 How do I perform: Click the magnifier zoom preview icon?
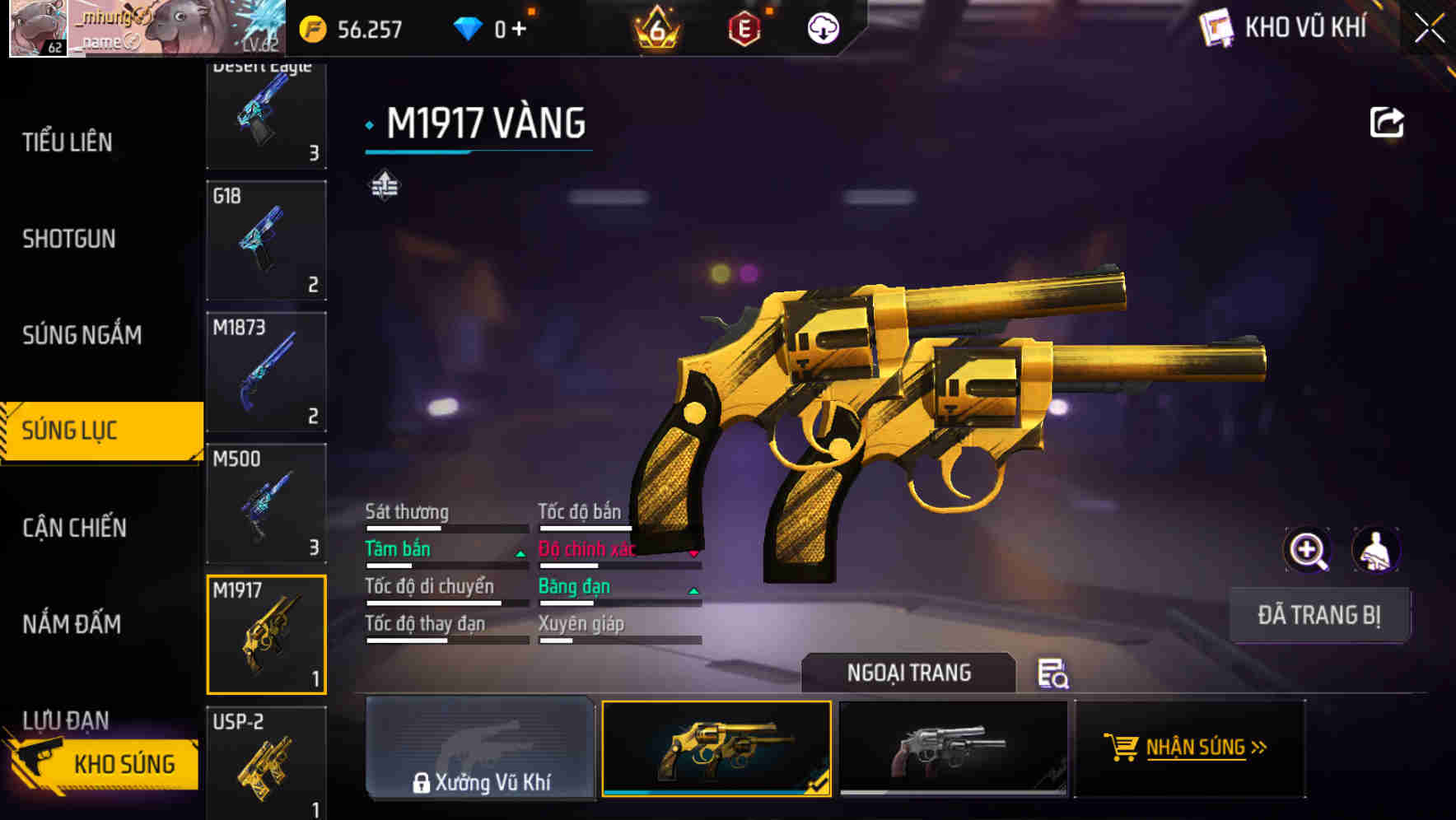[1308, 550]
